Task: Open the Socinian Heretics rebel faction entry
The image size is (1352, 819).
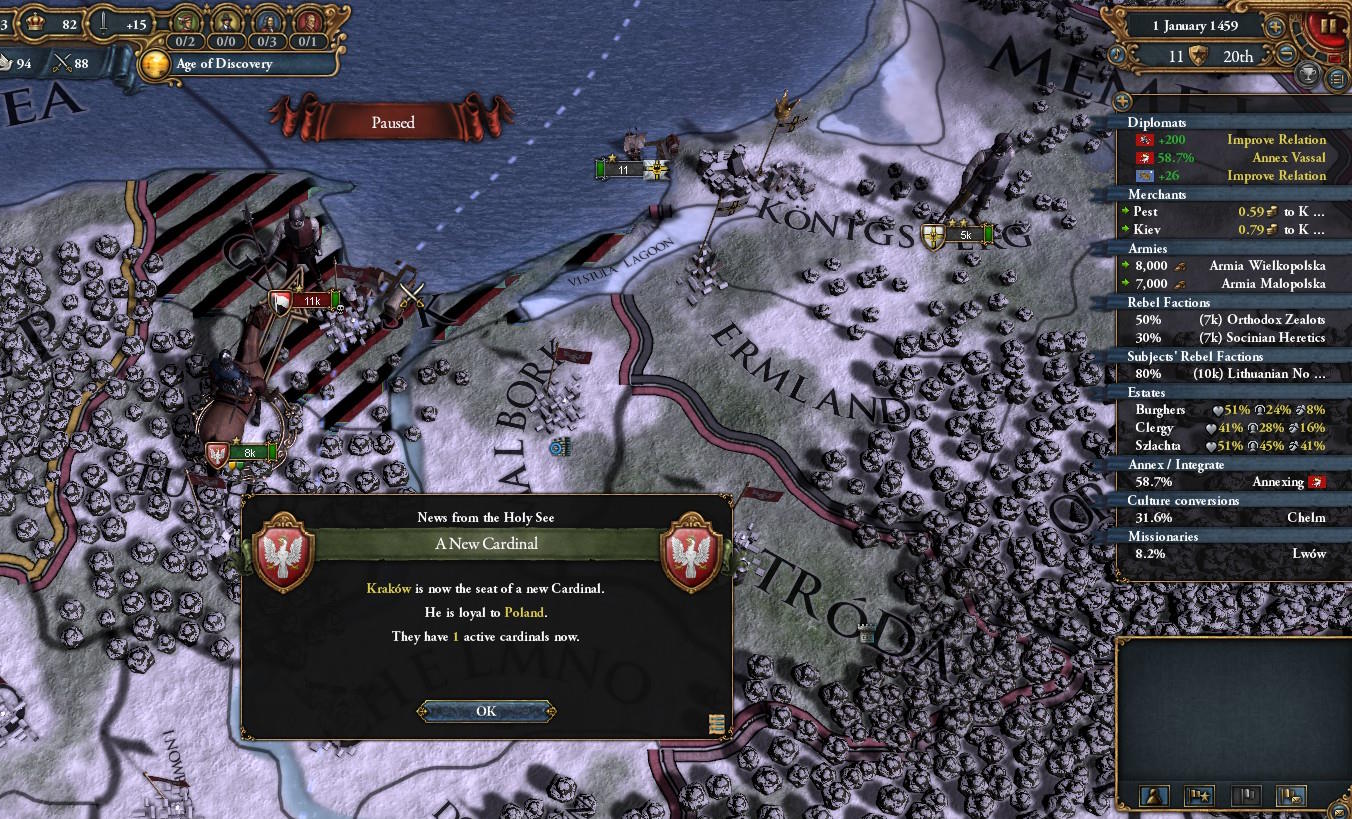Action: point(1226,338)
